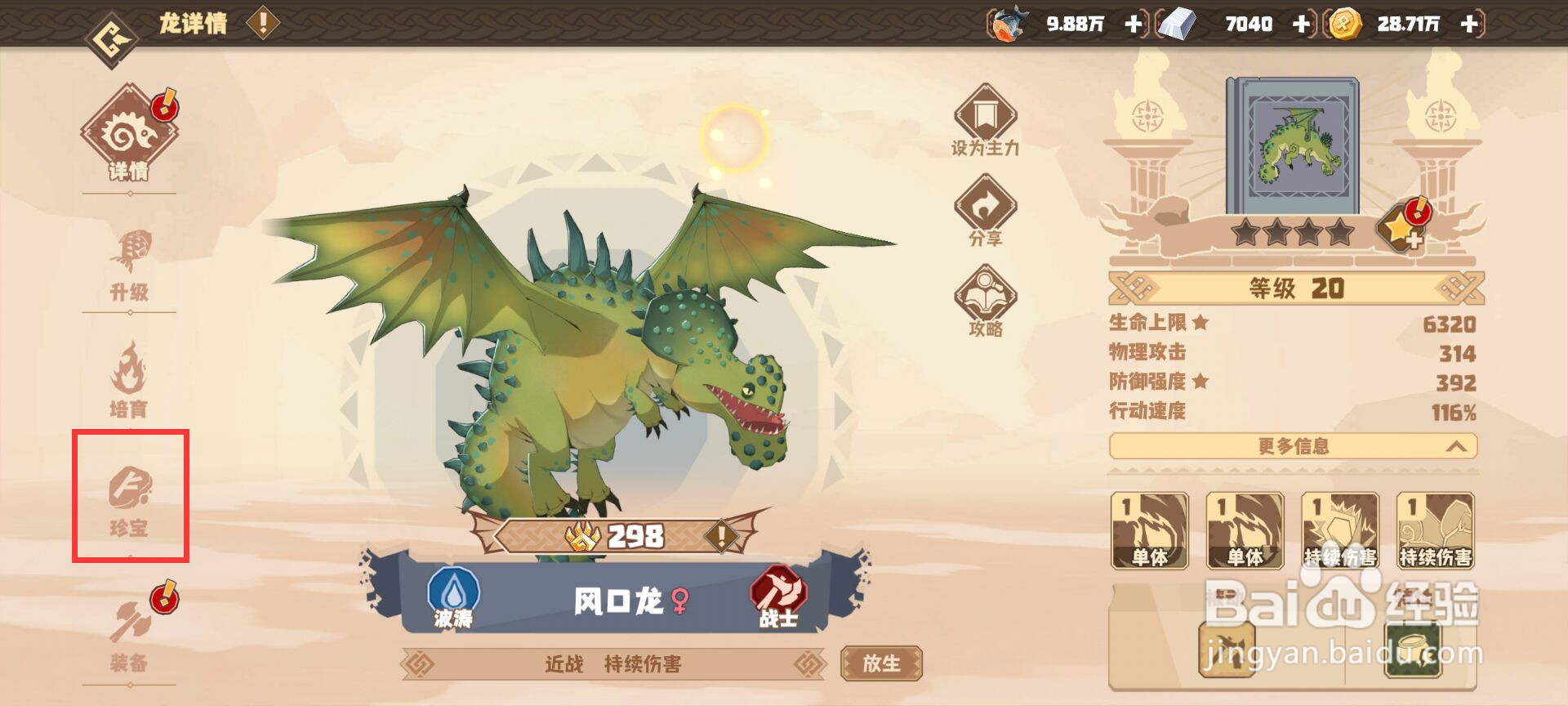1568x706 pixels.
Task: Click the plus to buy more fish currency
Action: [1133, 25]
